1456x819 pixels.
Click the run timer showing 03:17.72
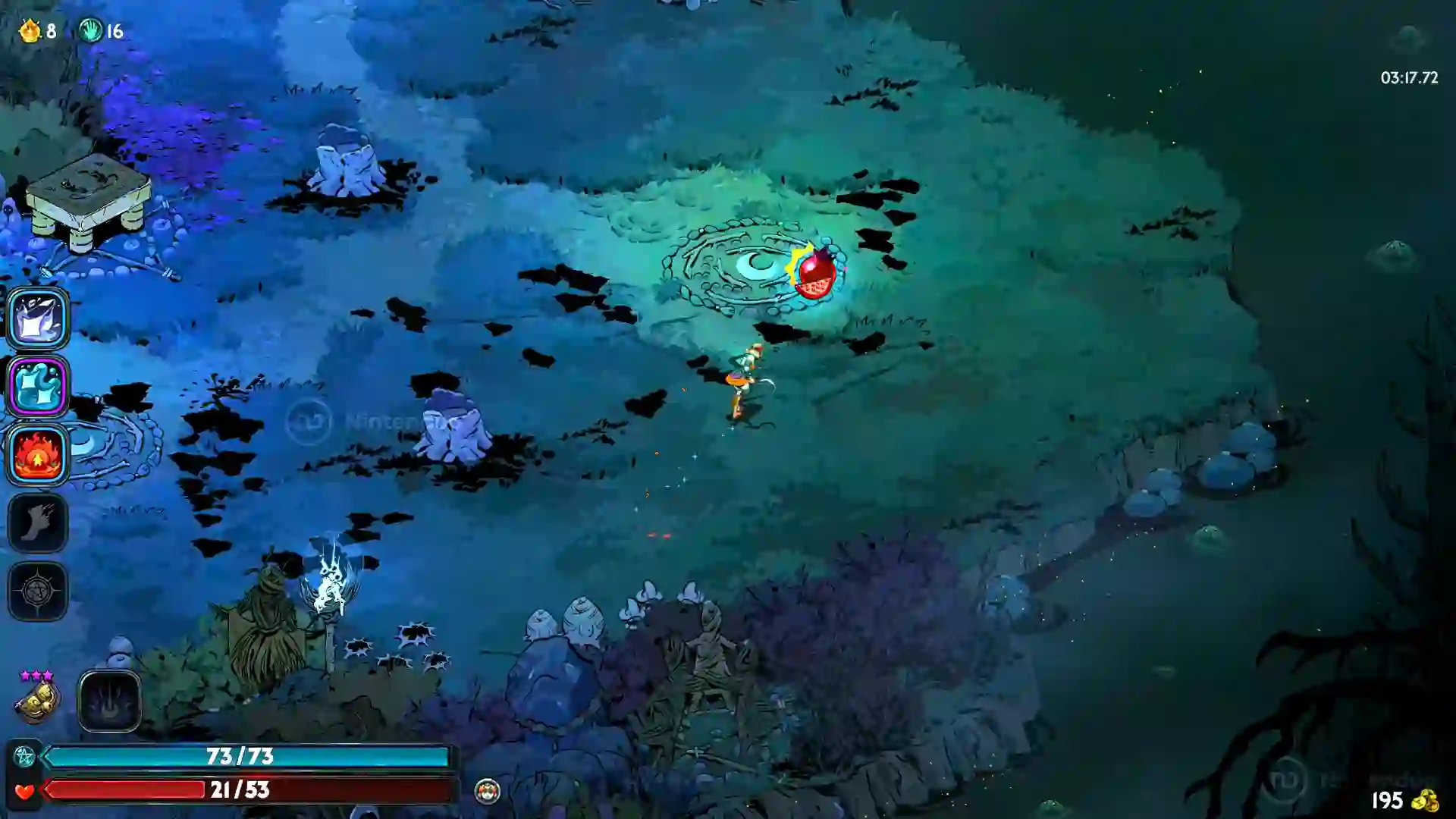click(x=1410, y=77)
